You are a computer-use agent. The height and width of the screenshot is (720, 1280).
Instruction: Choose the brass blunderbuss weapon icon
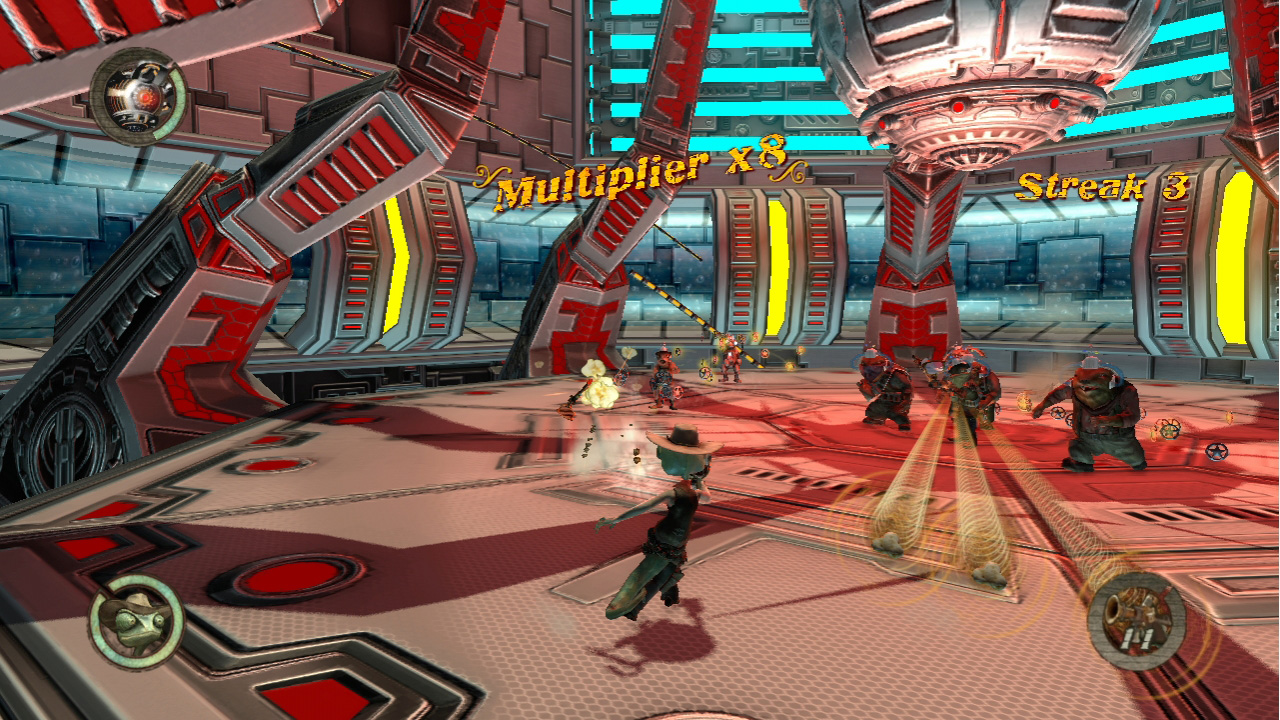(1137, 619)
